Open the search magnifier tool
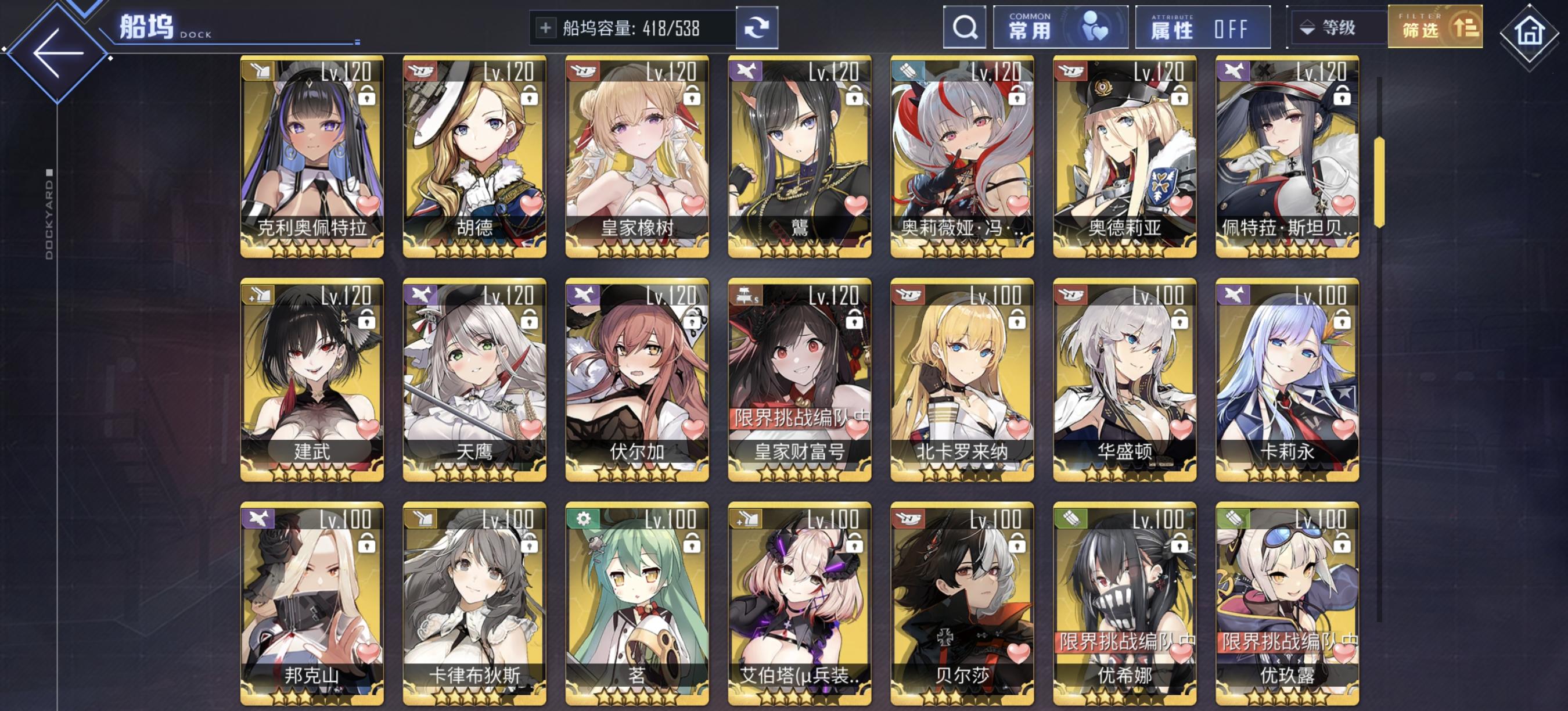This screenshot has width=1568, height=711. click(x=966, y=27)
